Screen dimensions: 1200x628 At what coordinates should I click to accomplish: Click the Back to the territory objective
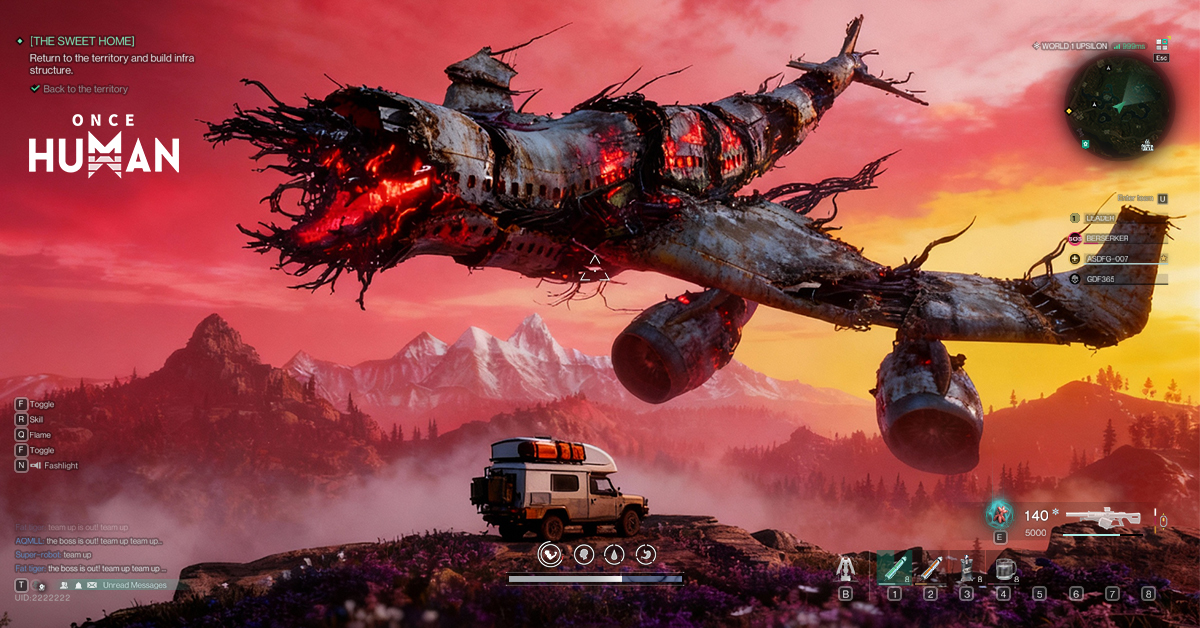[x=84, y=89]
